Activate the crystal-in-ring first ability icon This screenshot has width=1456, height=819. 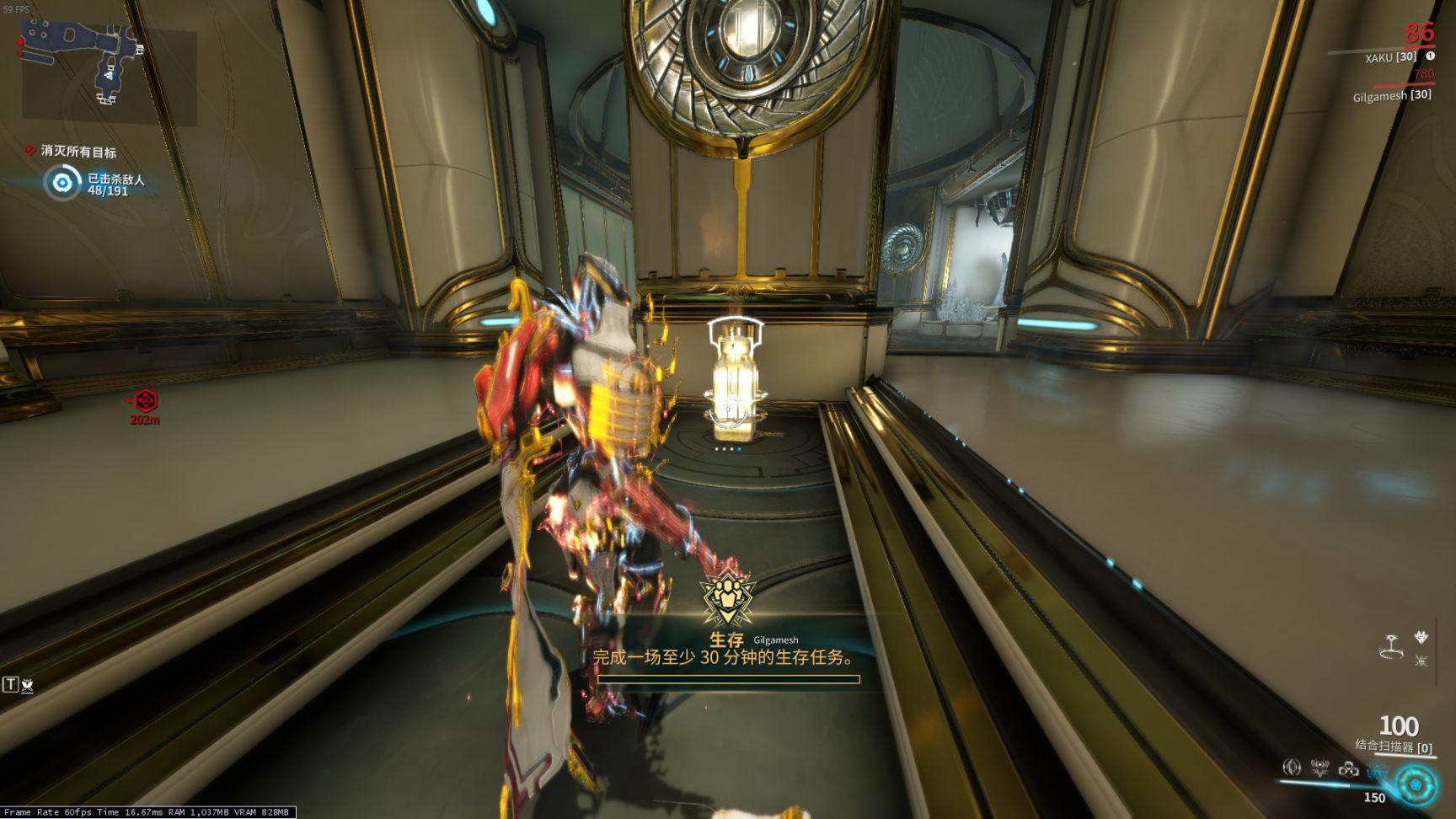[1291, 768]
